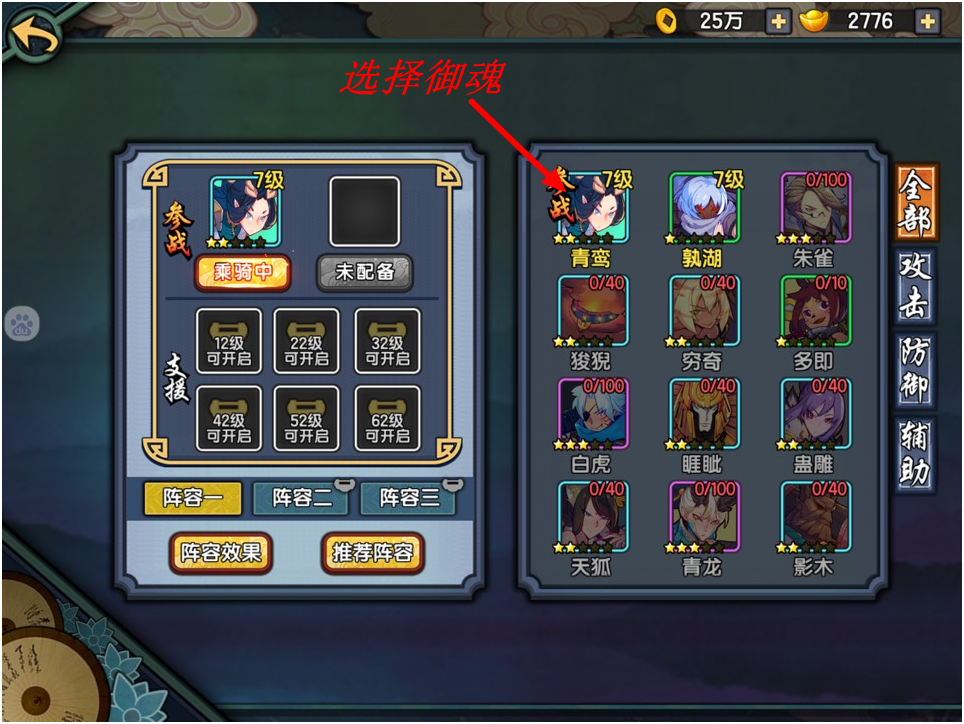Go back with the yellow arrow button
The image size is (964, 724).
tap(33, 36)
